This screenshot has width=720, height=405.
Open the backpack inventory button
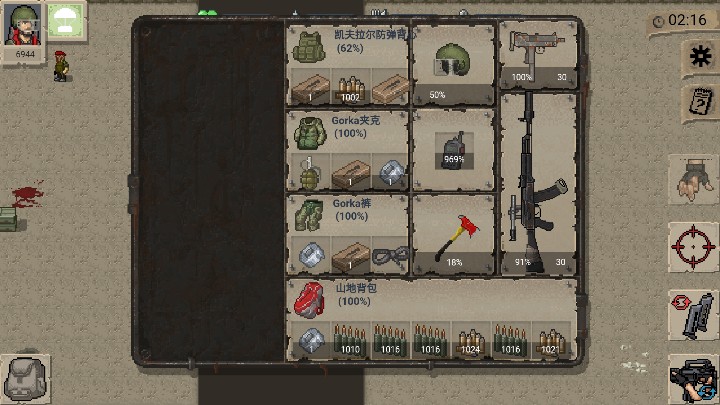(24, 378)
